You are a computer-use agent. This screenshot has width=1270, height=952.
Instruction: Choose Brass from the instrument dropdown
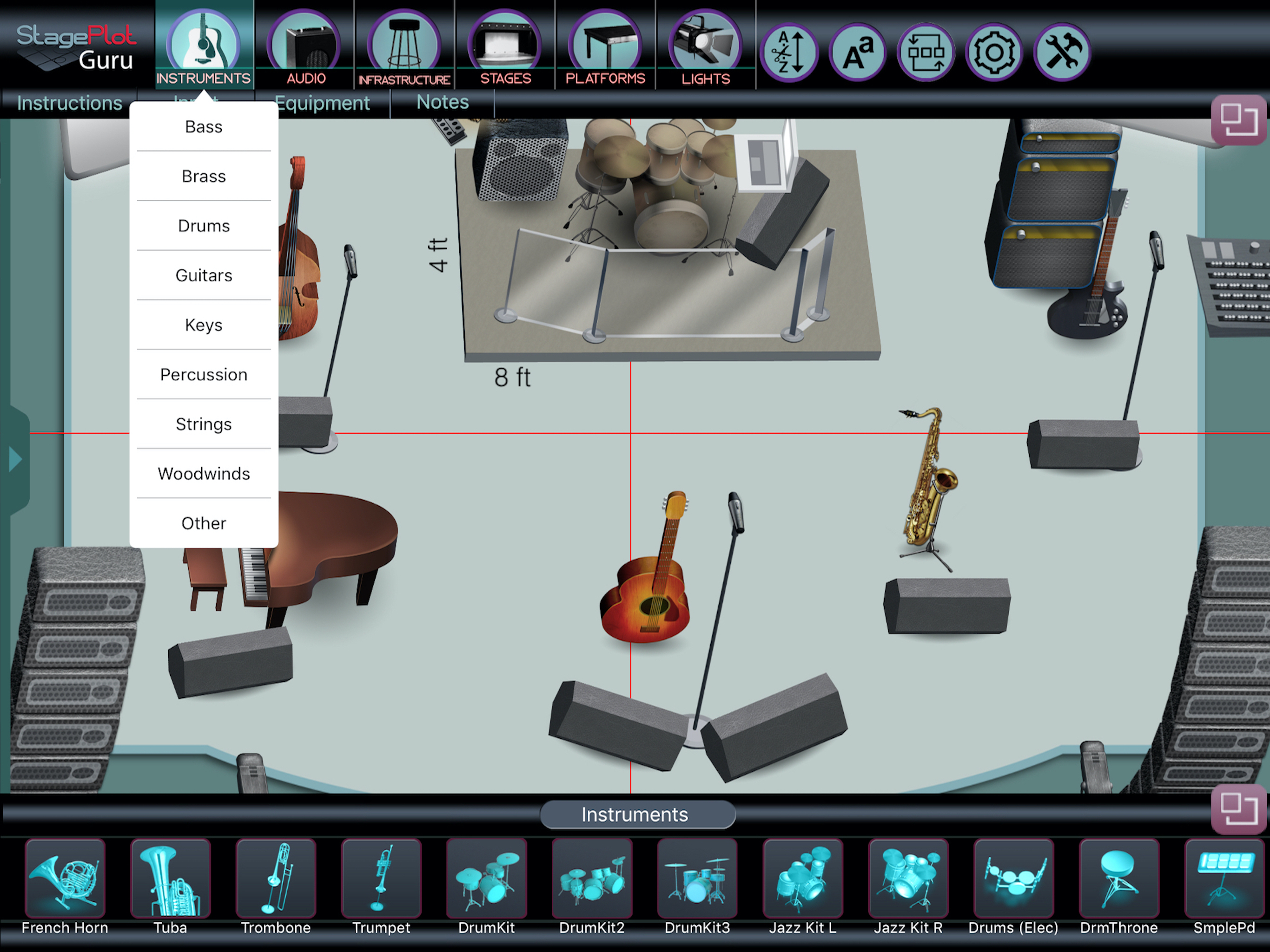point(203,176)
